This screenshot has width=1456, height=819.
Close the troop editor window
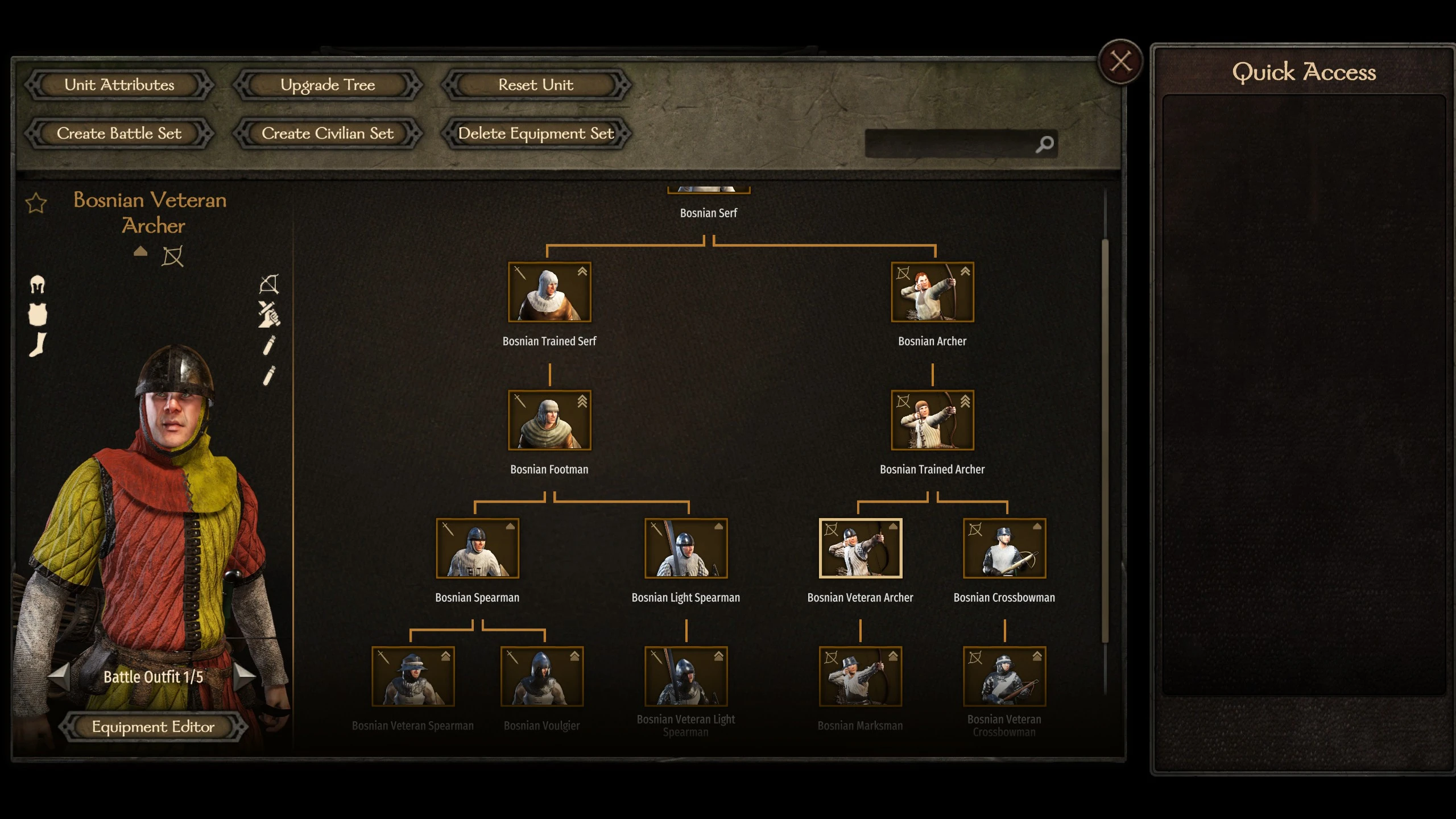(x=1120, y=61)
